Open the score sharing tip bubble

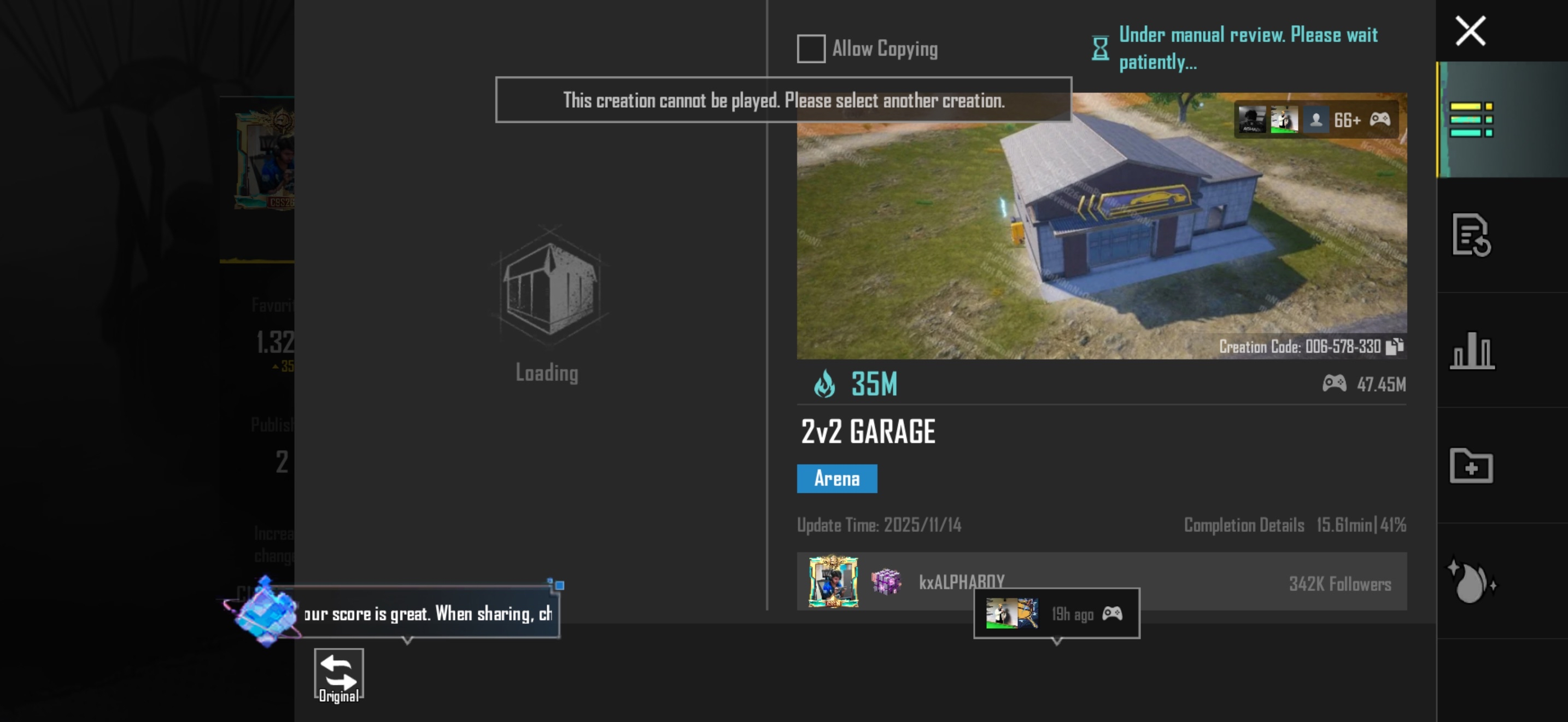pos(428,613)
